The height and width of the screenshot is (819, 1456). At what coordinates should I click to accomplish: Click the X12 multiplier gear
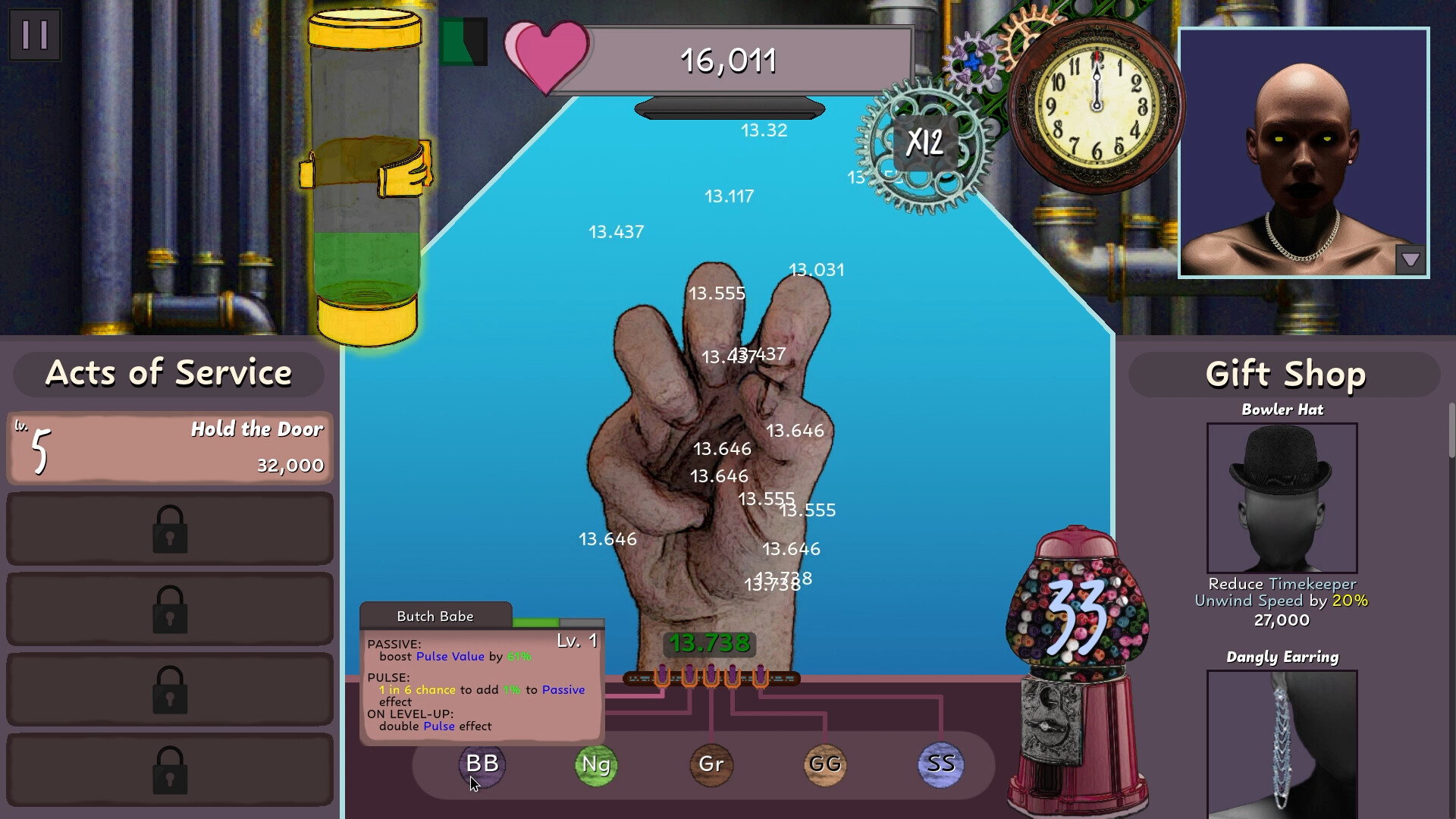point(927,141)
